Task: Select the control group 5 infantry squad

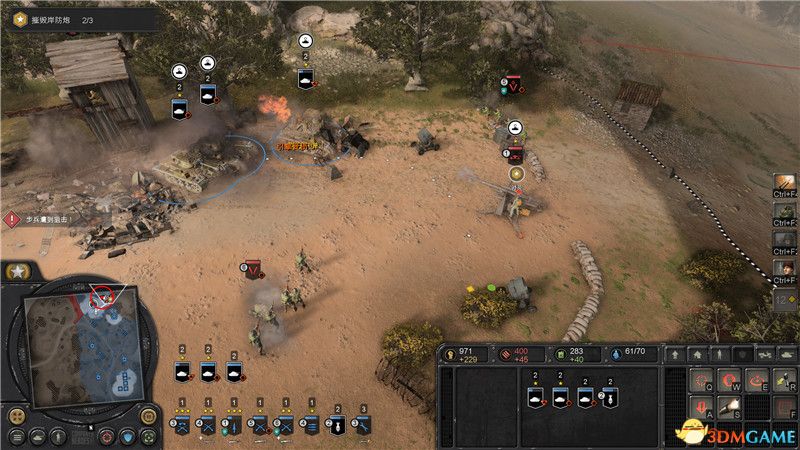Action: (x=259, y=425)
